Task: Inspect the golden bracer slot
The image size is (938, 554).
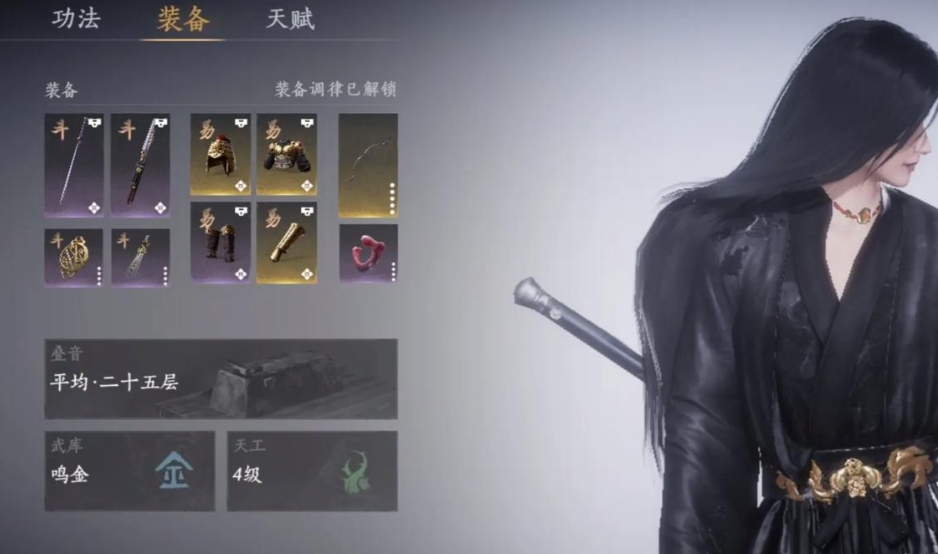Action: click(287, 243)
